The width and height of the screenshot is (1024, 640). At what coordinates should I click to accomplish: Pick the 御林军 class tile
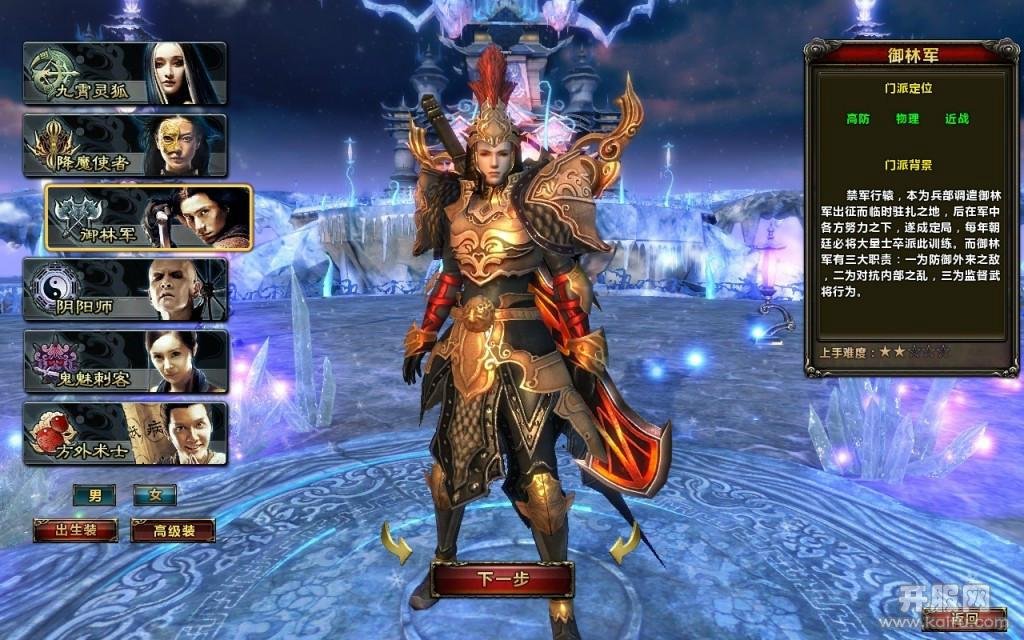tap(148, 217)
